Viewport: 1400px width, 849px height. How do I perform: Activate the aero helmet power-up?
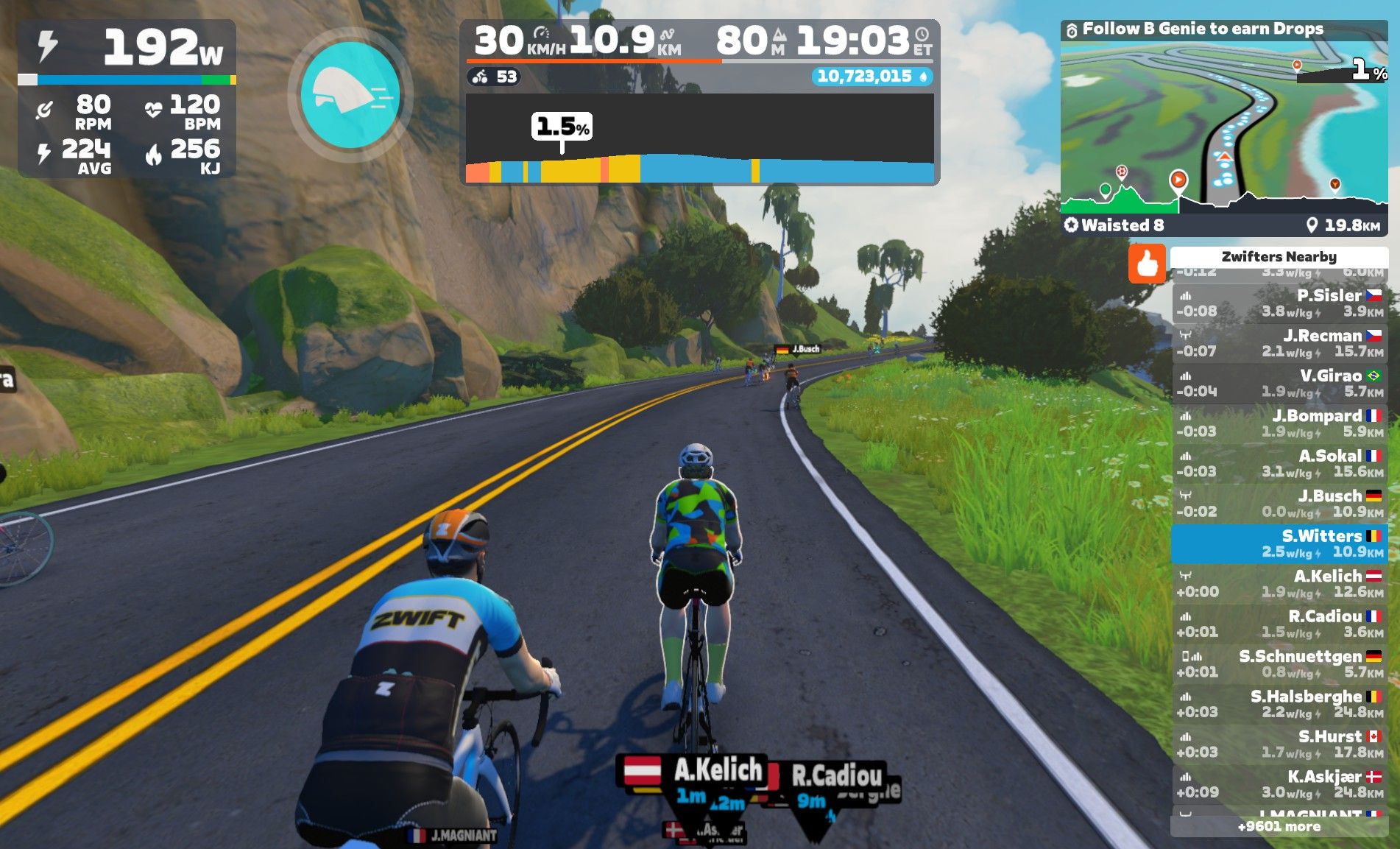[350, 94]
